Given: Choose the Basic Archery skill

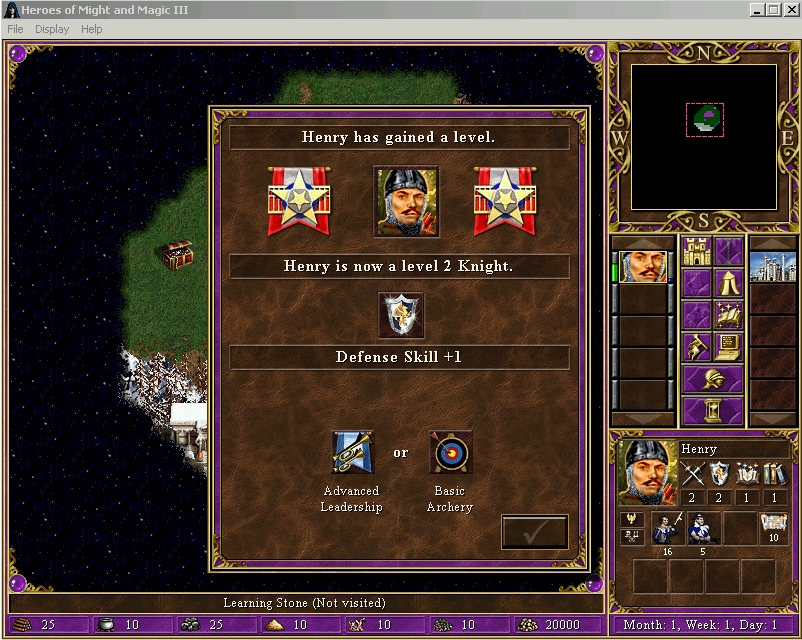Looking at the screenshot, I should pos(450,453).
